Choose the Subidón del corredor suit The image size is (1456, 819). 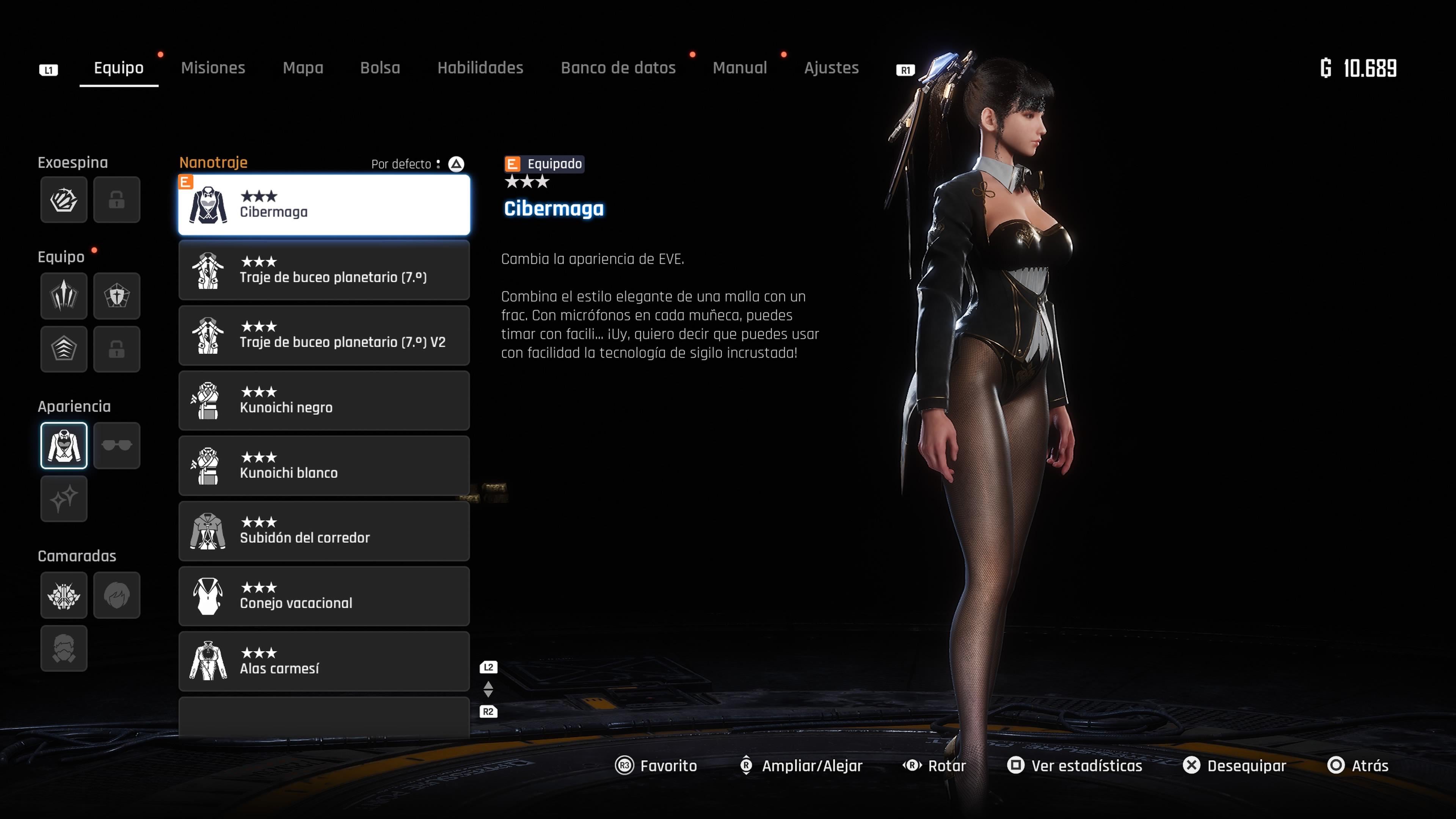click(324, 531)
